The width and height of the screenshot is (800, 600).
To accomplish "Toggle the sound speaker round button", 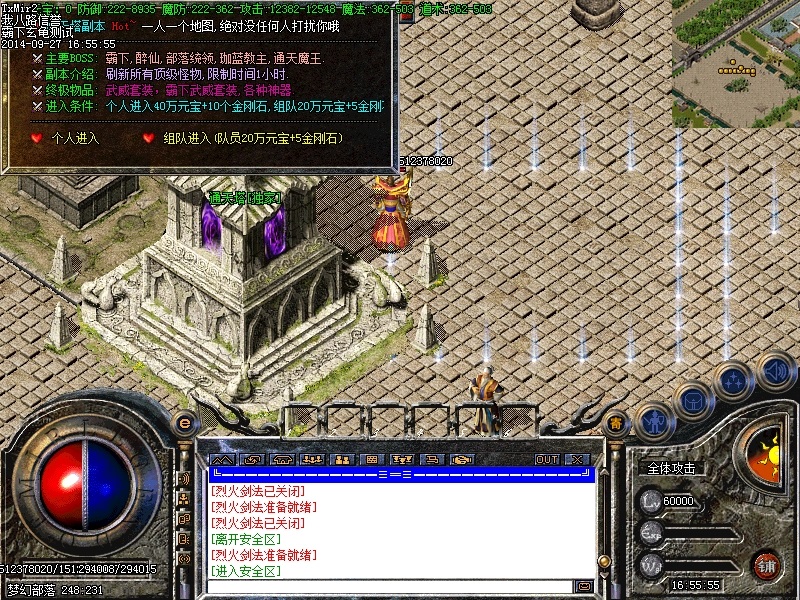I will tap(775, 372).
